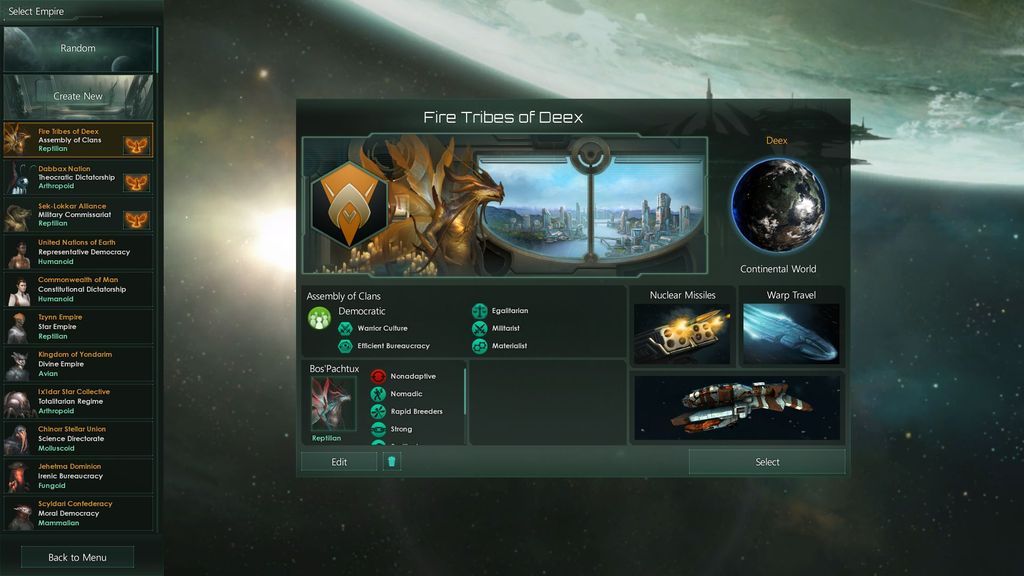Pick the Jehetma Dominion empire
Screen dimensions: 1024x576
[x=78, y=476]
